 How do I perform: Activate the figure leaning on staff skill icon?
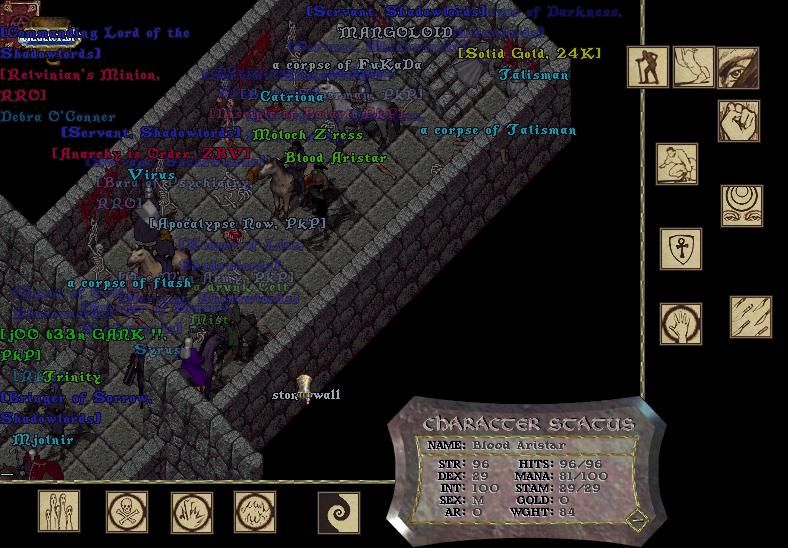click(648, 67)
